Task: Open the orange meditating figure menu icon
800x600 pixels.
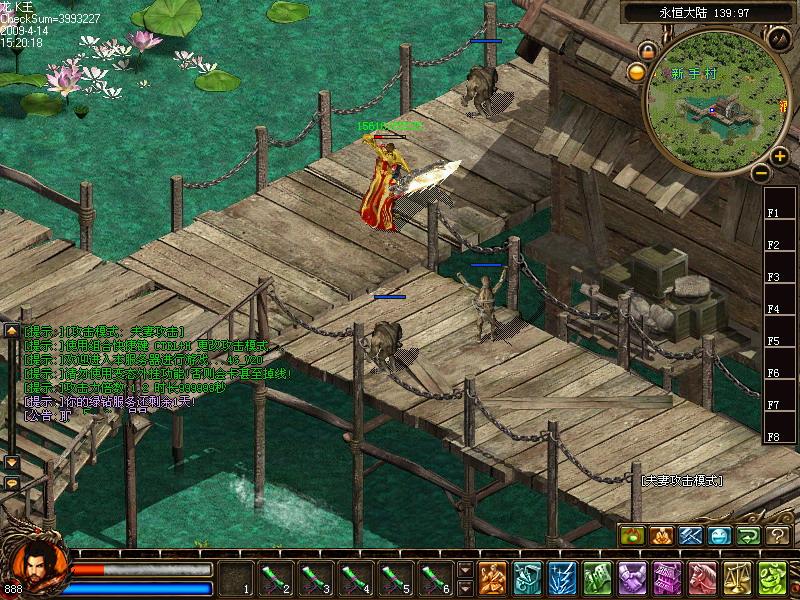Action: click(x=493, y=578)
